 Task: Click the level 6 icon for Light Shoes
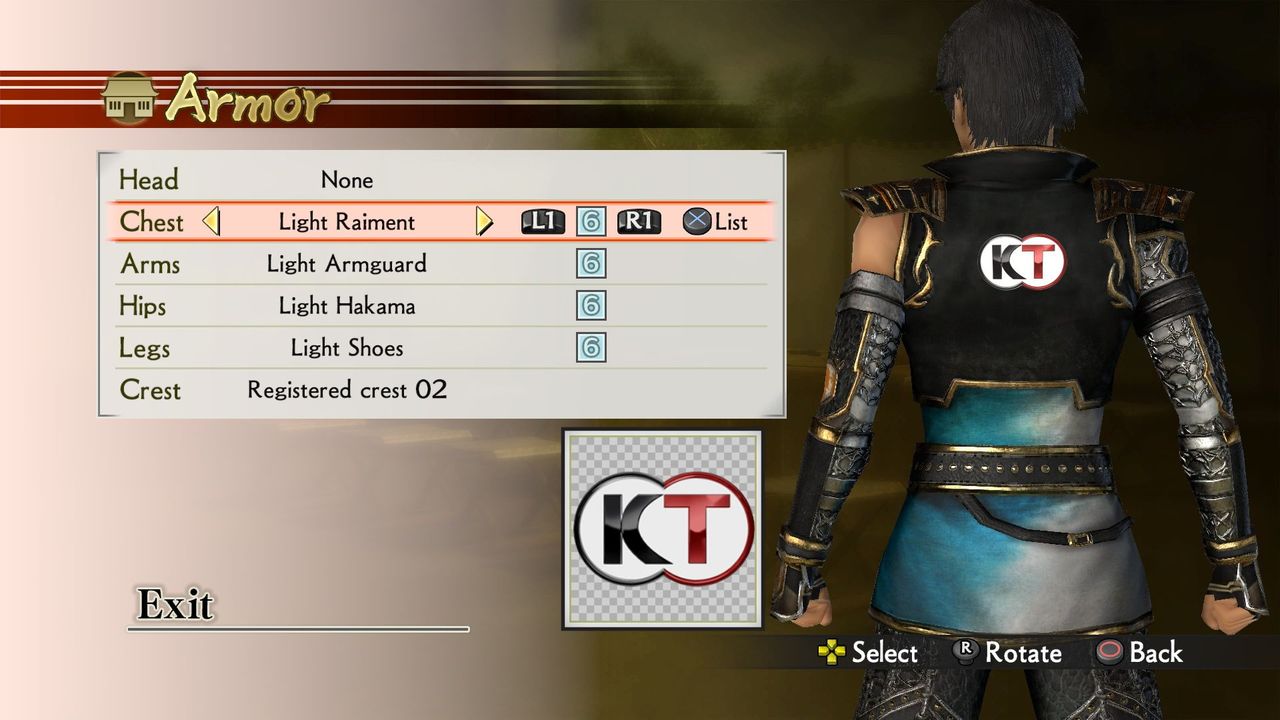point(593,348)
